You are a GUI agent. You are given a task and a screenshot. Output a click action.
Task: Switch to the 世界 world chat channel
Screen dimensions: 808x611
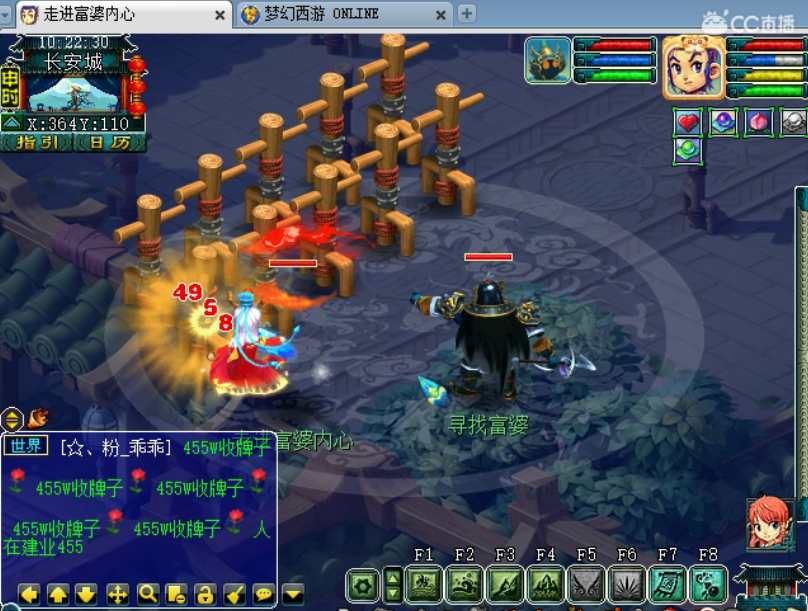point(25,446)
